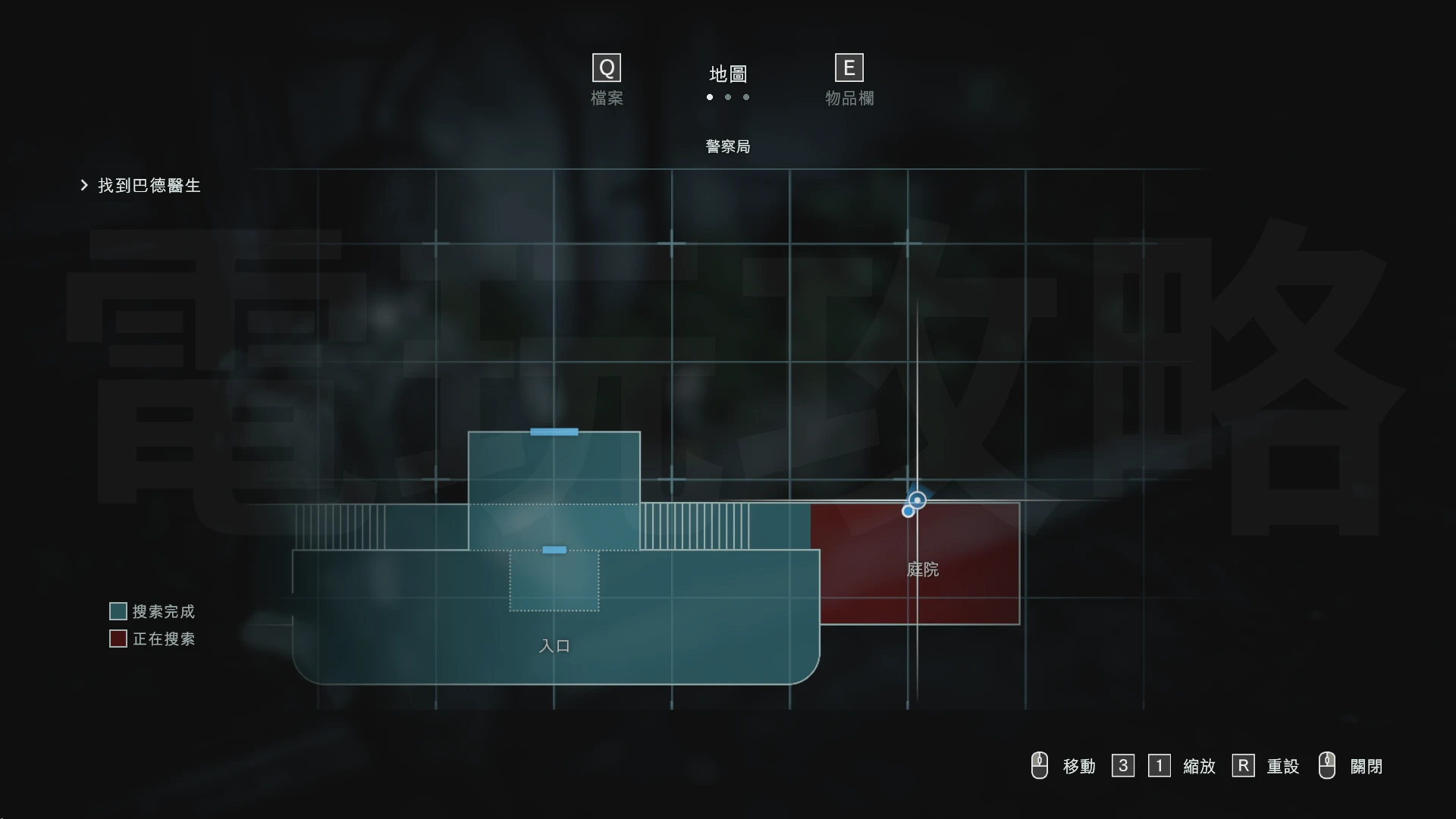The height and width of the screenshot is (819, 1456).
Task: Select the 庭院 courtyard room on map
Action: (x=922, y=570)
